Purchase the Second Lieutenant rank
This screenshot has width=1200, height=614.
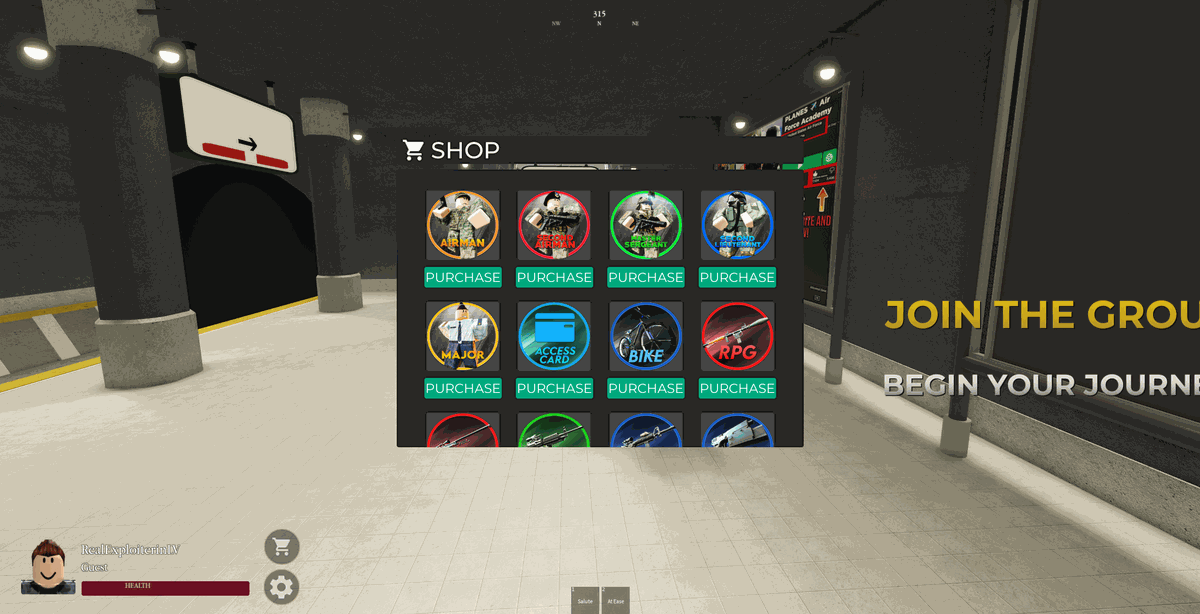737,277
